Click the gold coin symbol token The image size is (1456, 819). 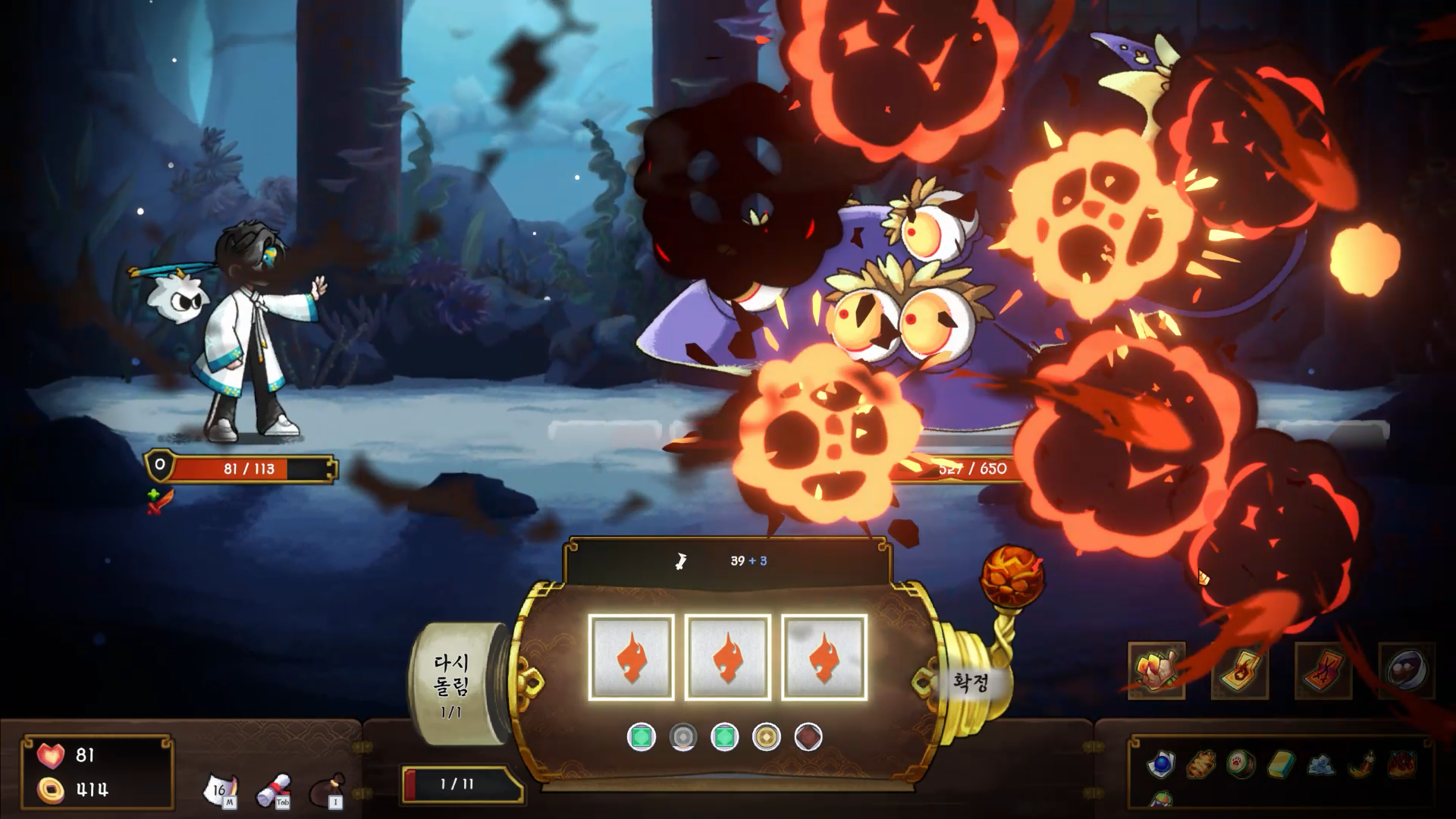[x=766, y=736]
